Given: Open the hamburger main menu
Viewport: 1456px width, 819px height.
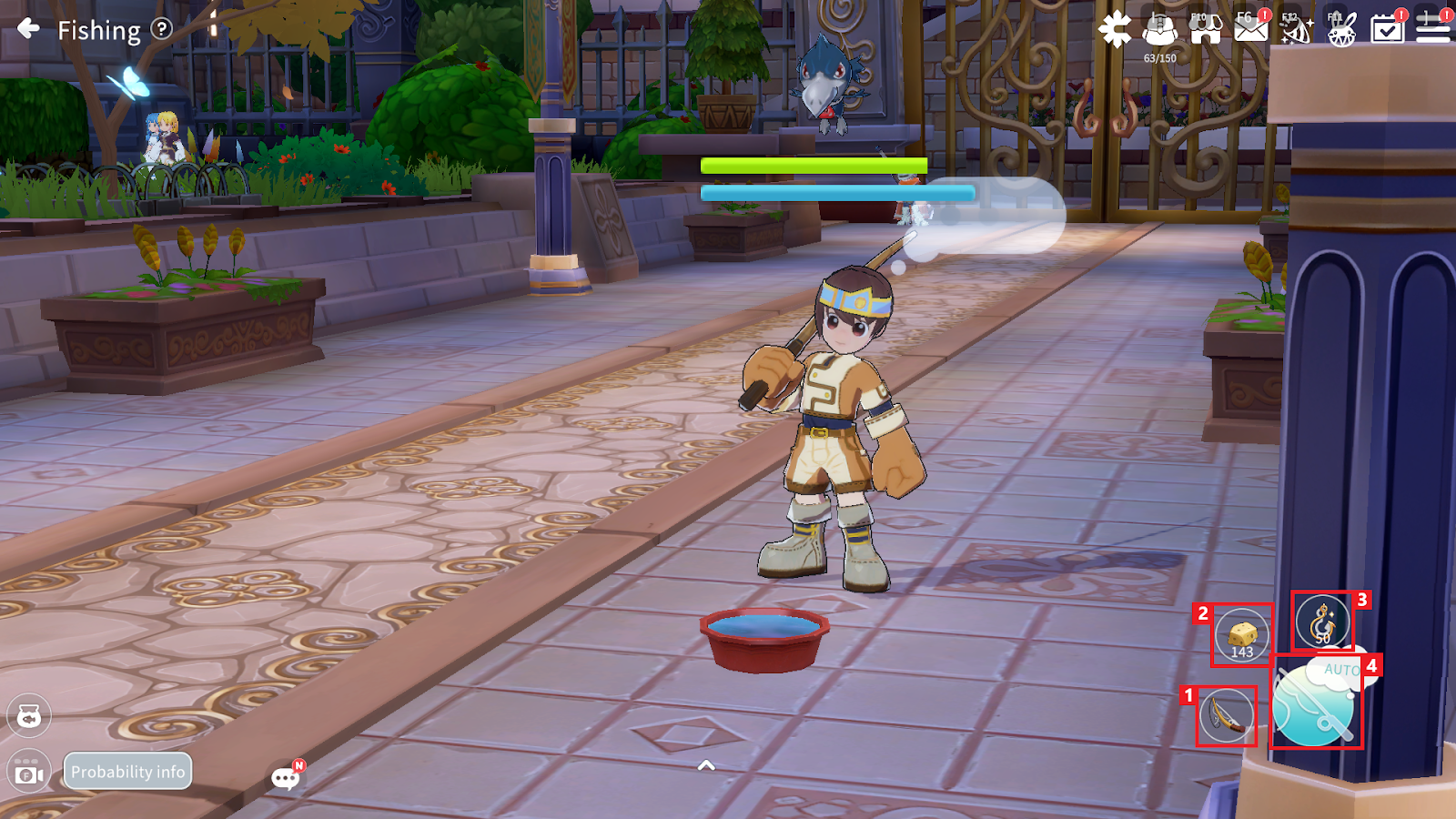Looking at the screenshot, I should click(x=1432, y=30).
